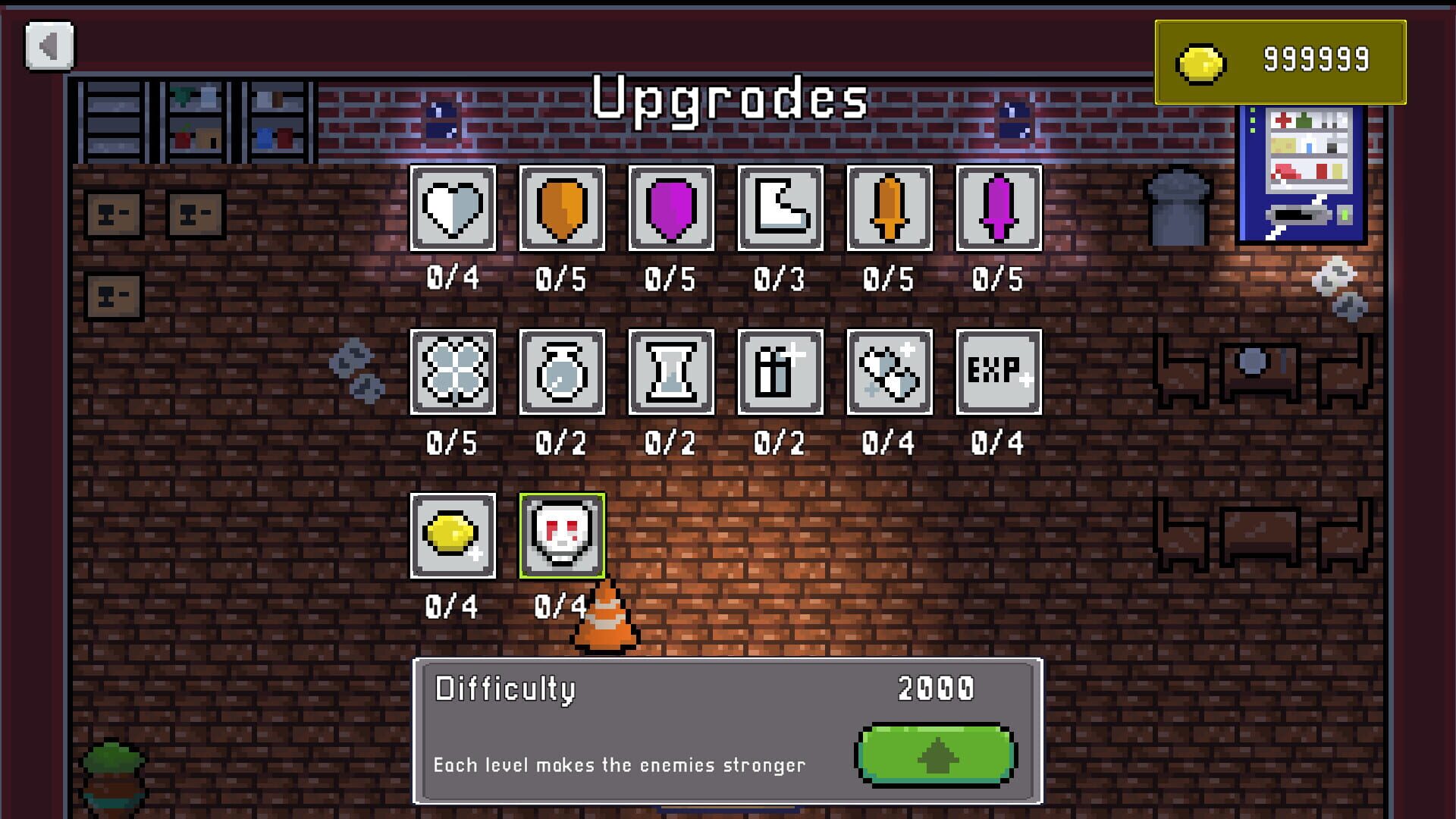
Task: Select the EXP boost upgrade
Action: (999, 372)
